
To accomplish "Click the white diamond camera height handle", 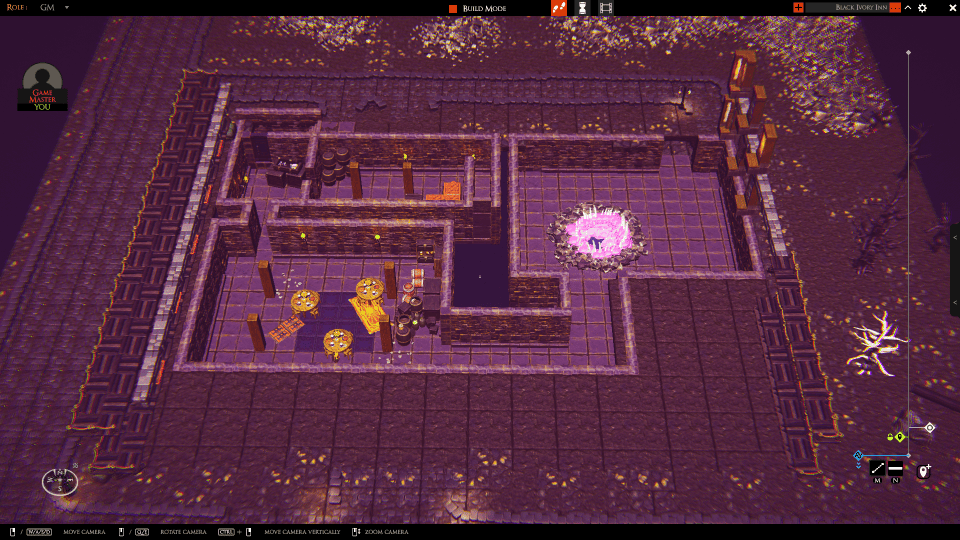I will click(929, 428).
